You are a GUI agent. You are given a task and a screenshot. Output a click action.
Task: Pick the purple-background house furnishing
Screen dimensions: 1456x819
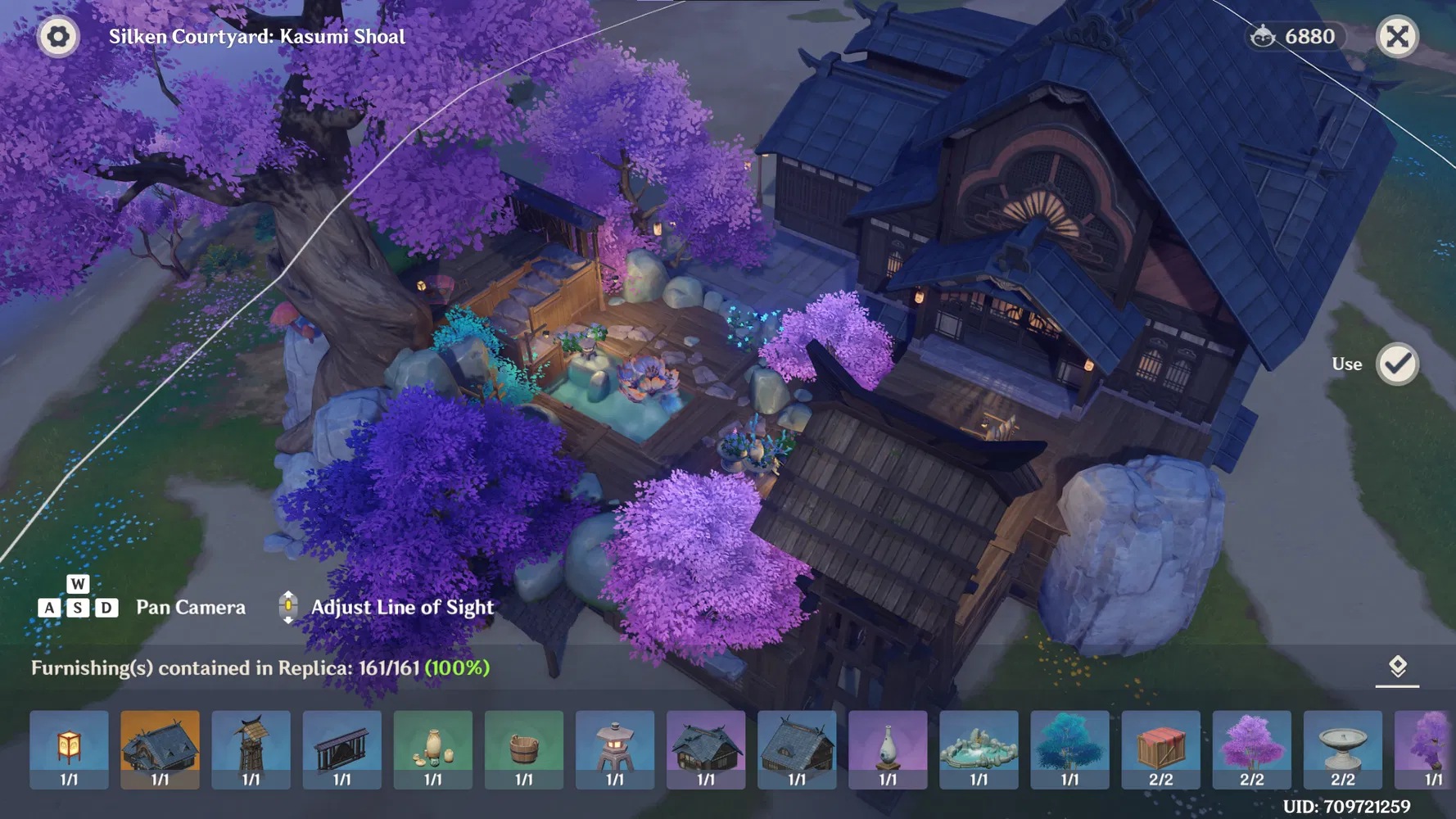(706, 749)
